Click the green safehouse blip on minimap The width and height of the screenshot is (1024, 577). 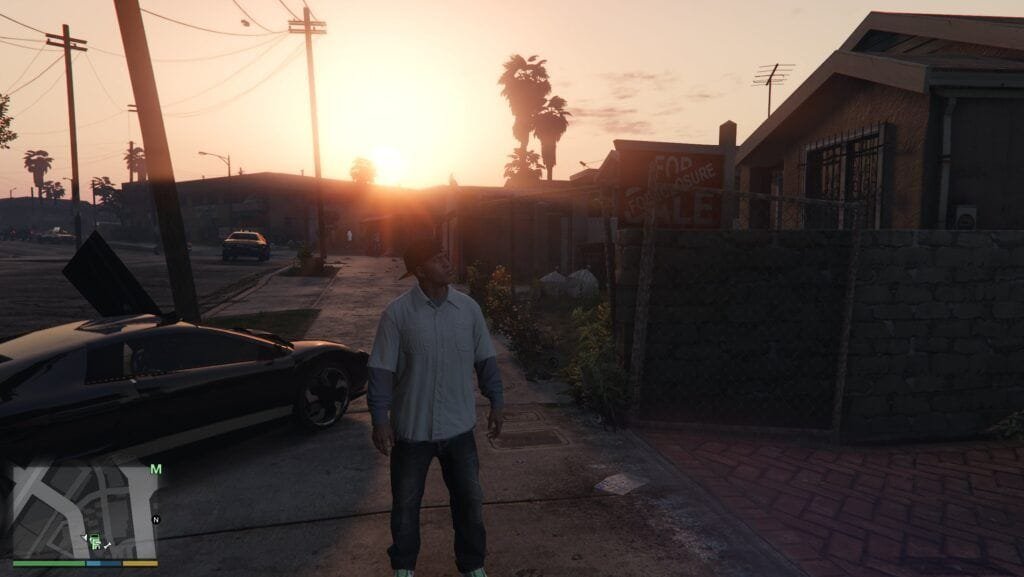[95, 541]
